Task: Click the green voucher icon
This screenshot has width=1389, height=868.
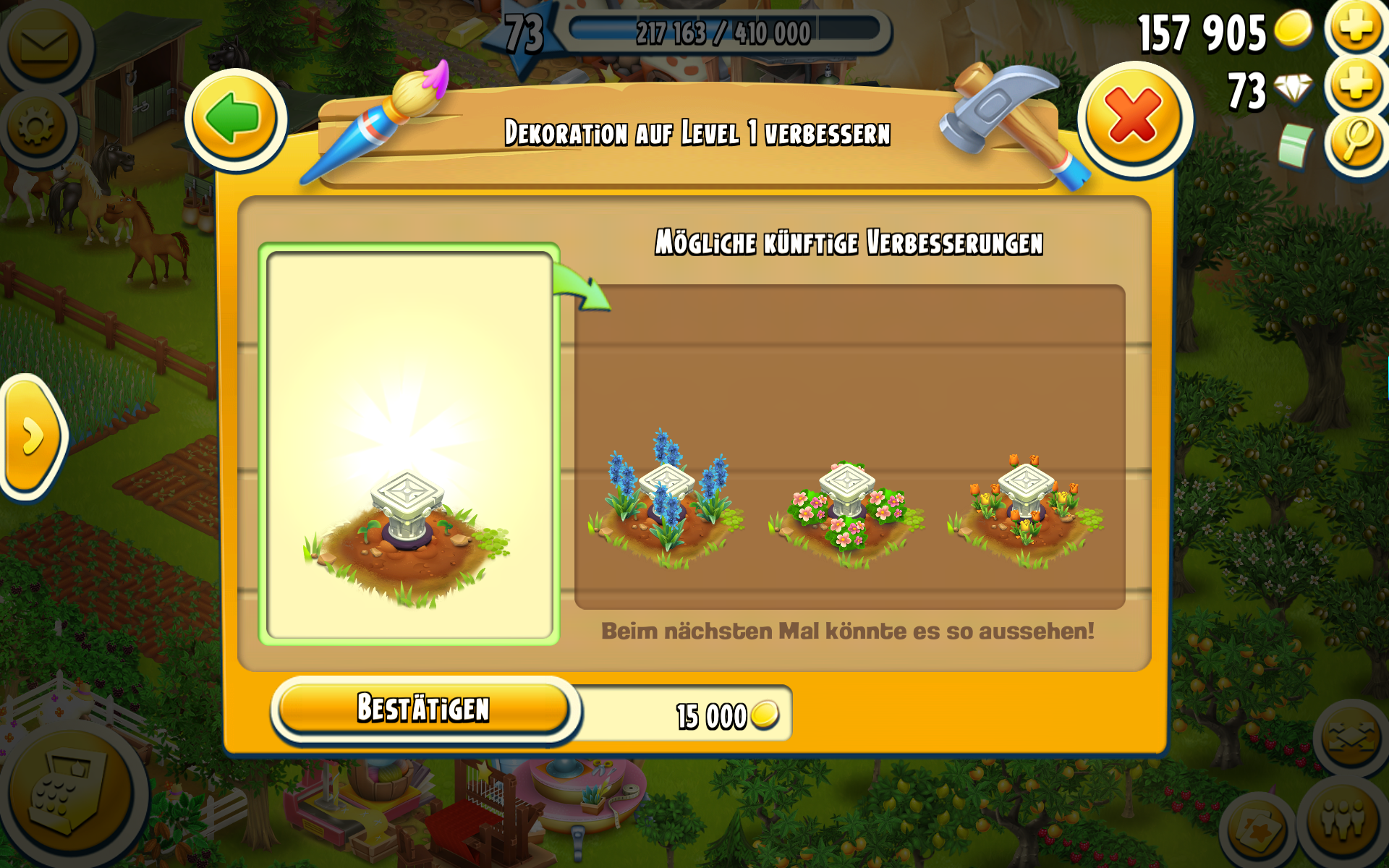Action: (x=1295, y=145)
